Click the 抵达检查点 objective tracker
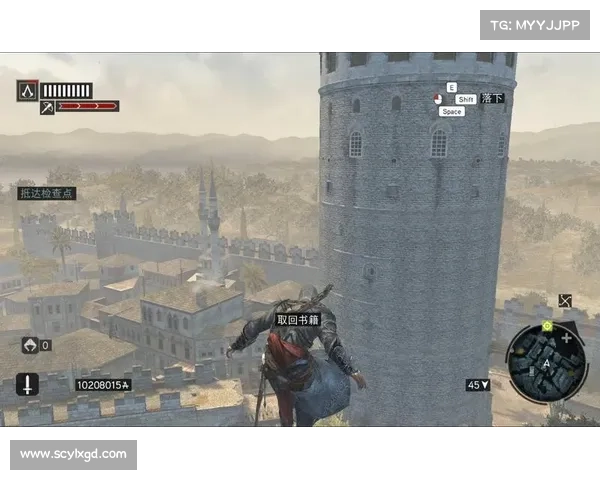Image resolution: width=600 pixels, height=480 pixels. [x=46, y=193]
